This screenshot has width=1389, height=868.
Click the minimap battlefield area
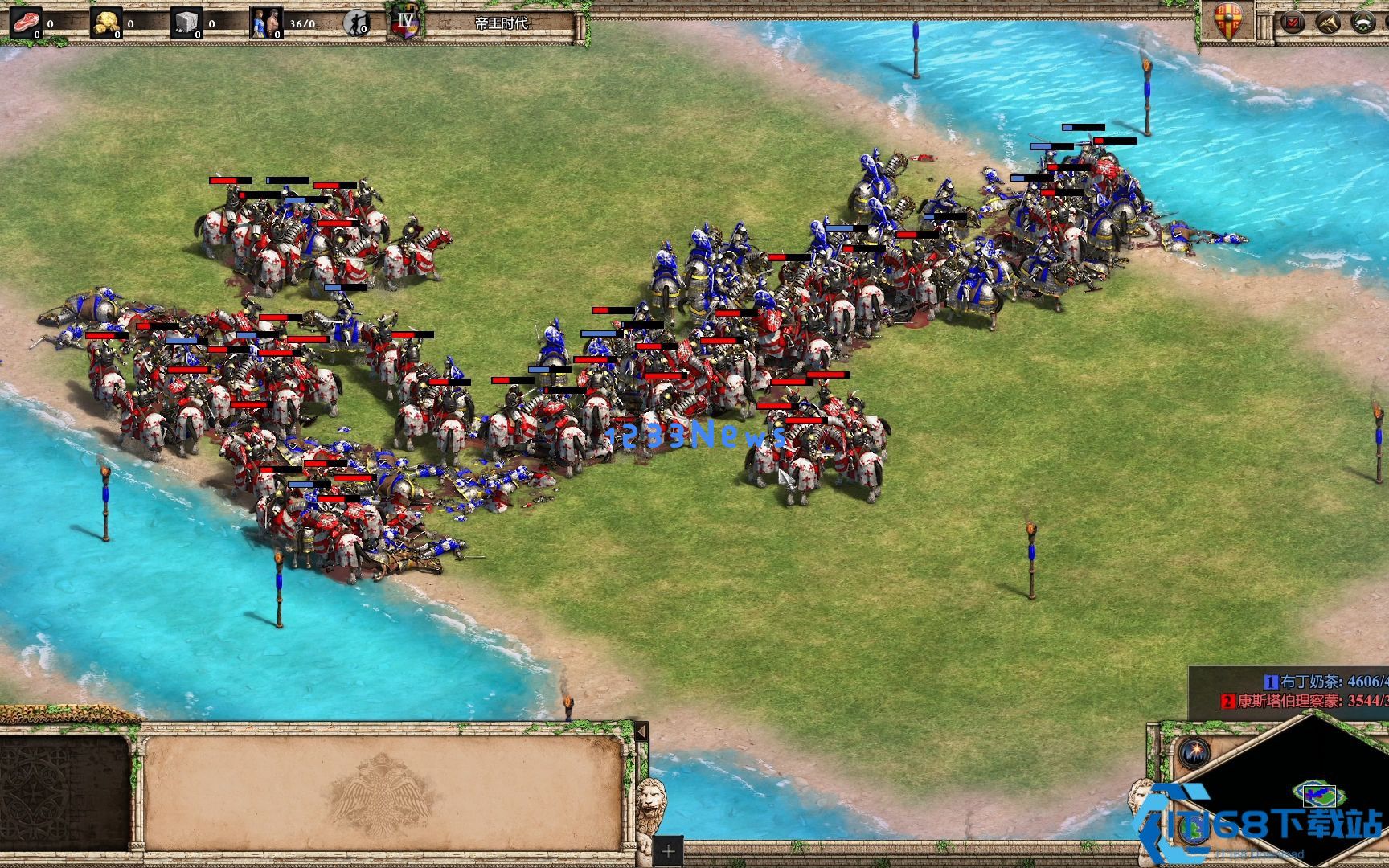click(1317, 796)
